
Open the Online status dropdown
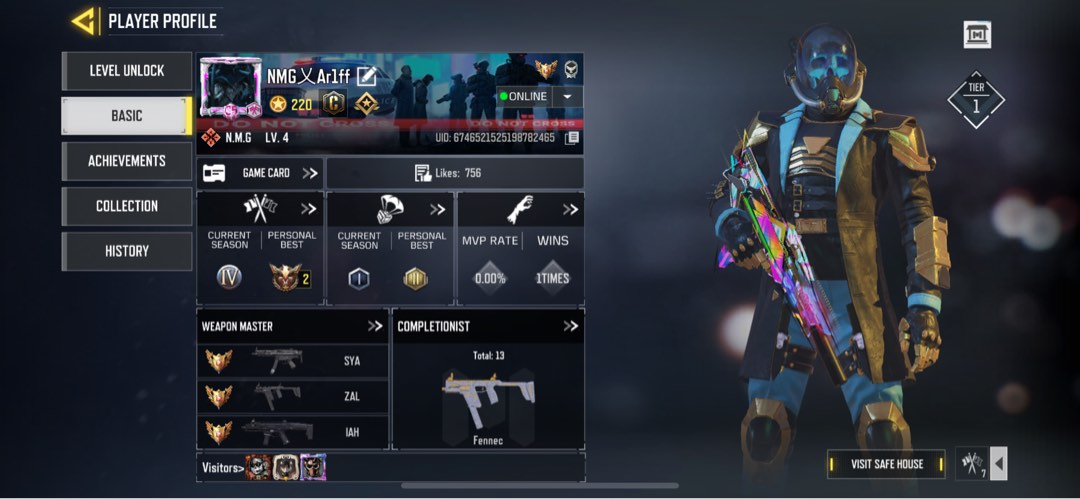coord(568,96)
